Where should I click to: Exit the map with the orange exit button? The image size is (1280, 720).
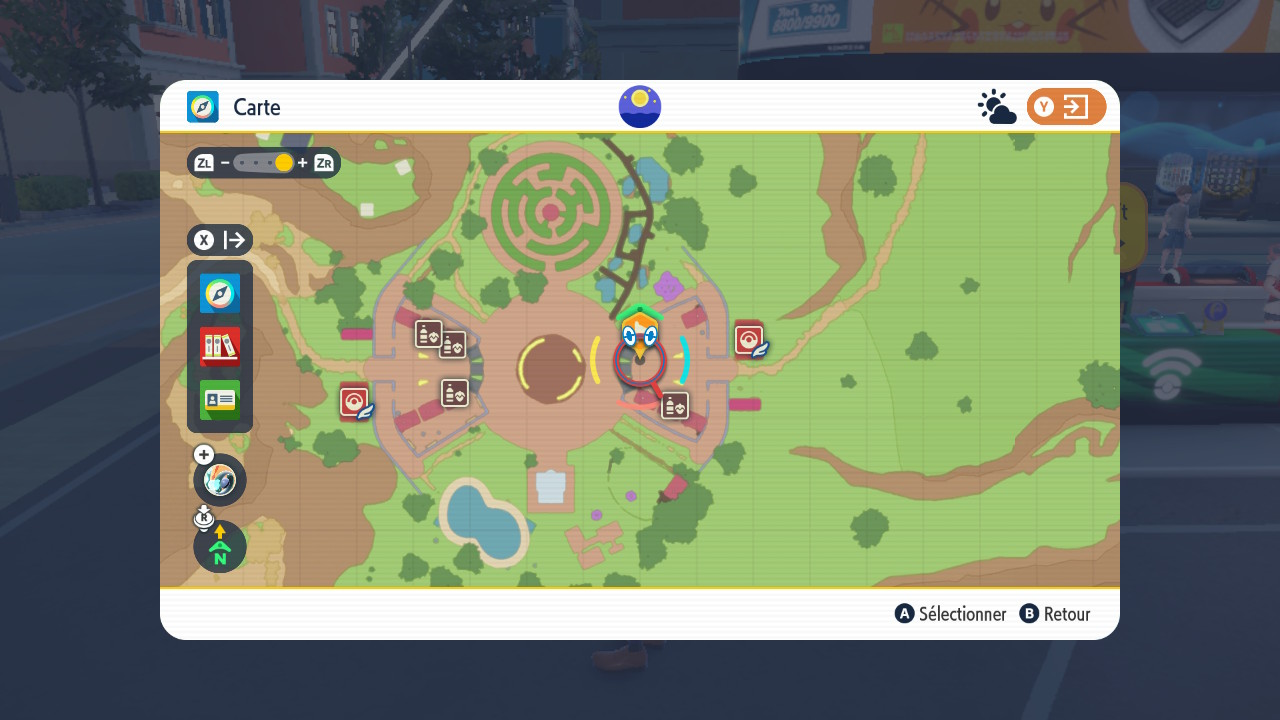click(x=1066, y=107)
